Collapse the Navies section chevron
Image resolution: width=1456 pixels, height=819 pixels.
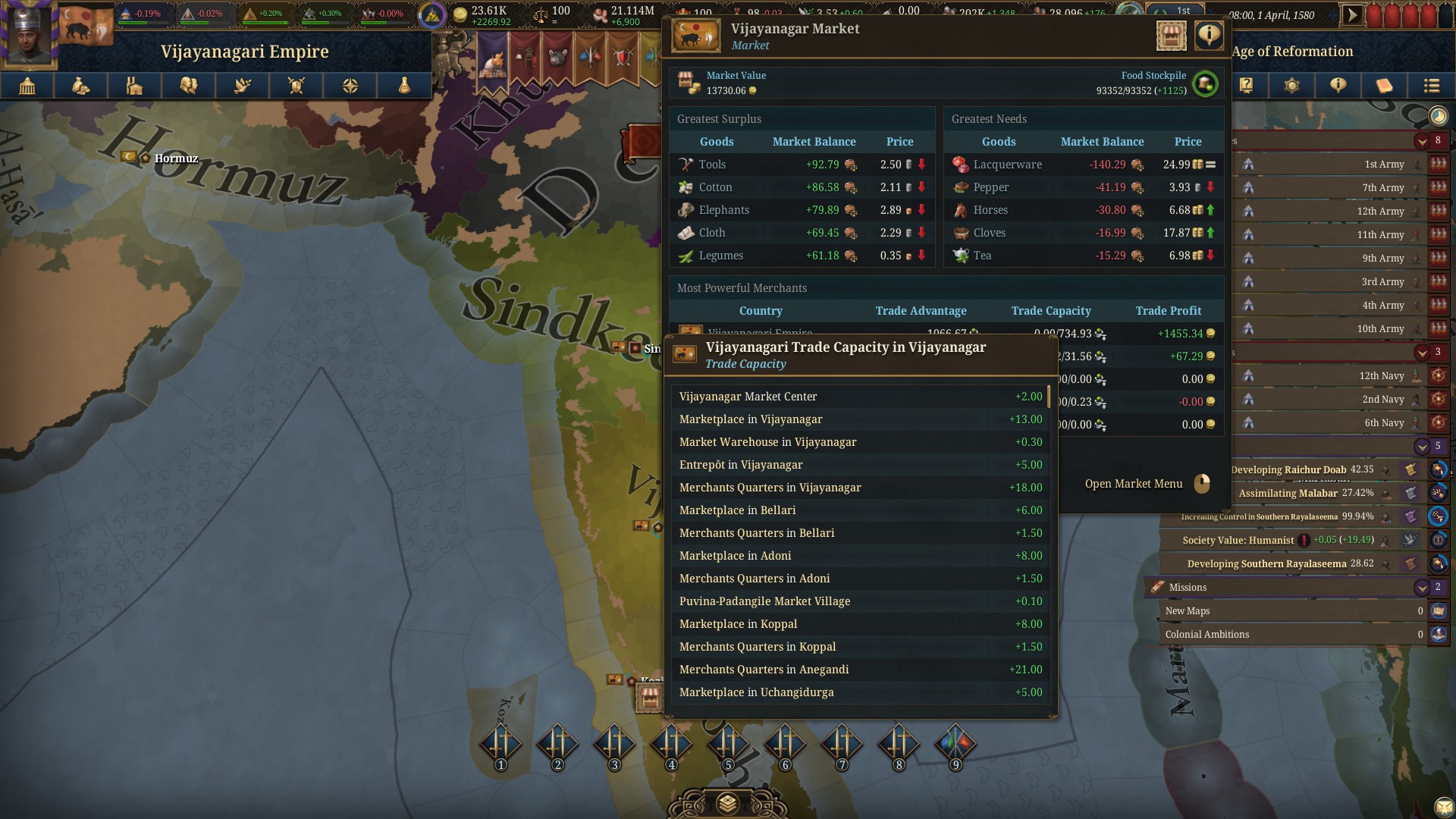[x=1422, y=352]
